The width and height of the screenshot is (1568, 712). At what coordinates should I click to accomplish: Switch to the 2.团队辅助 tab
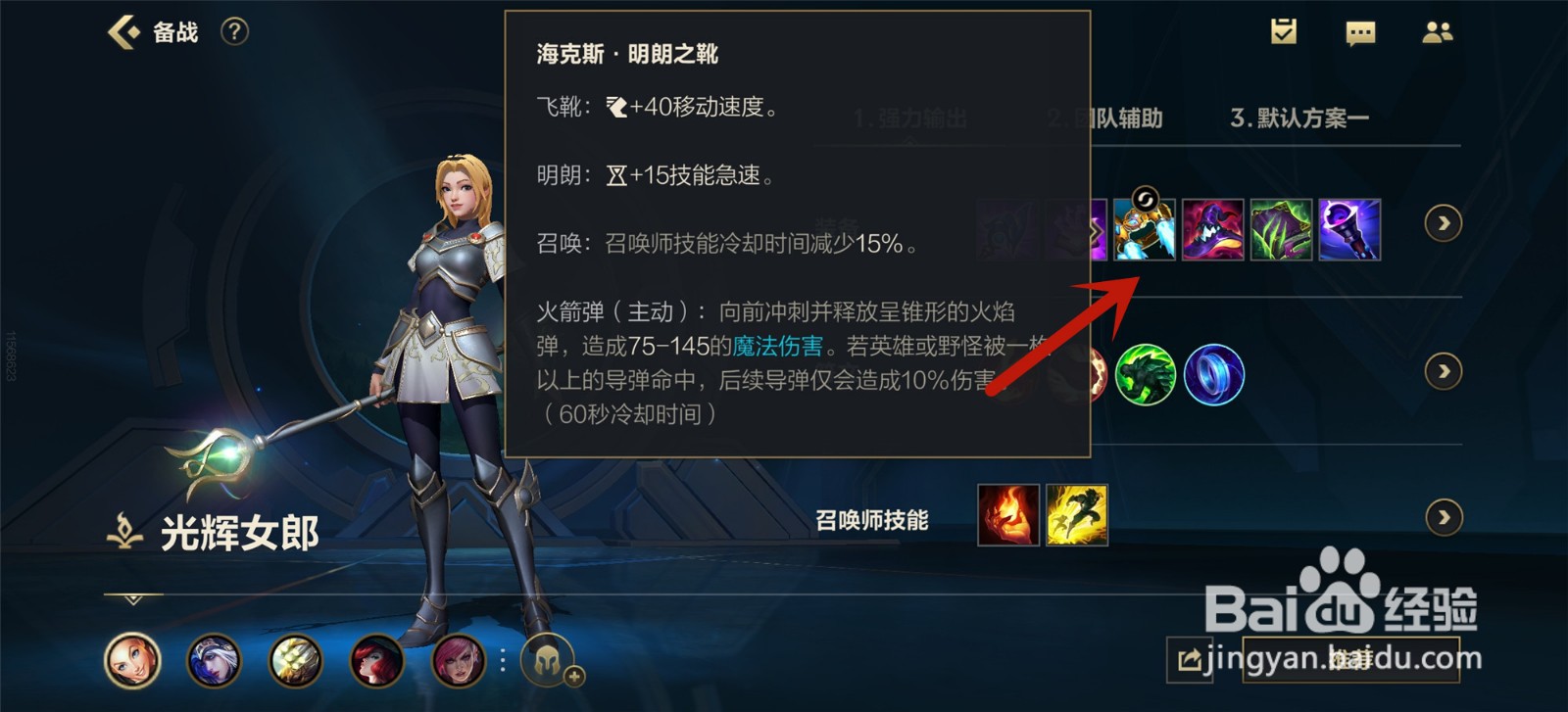click(x=1105, y=119)
